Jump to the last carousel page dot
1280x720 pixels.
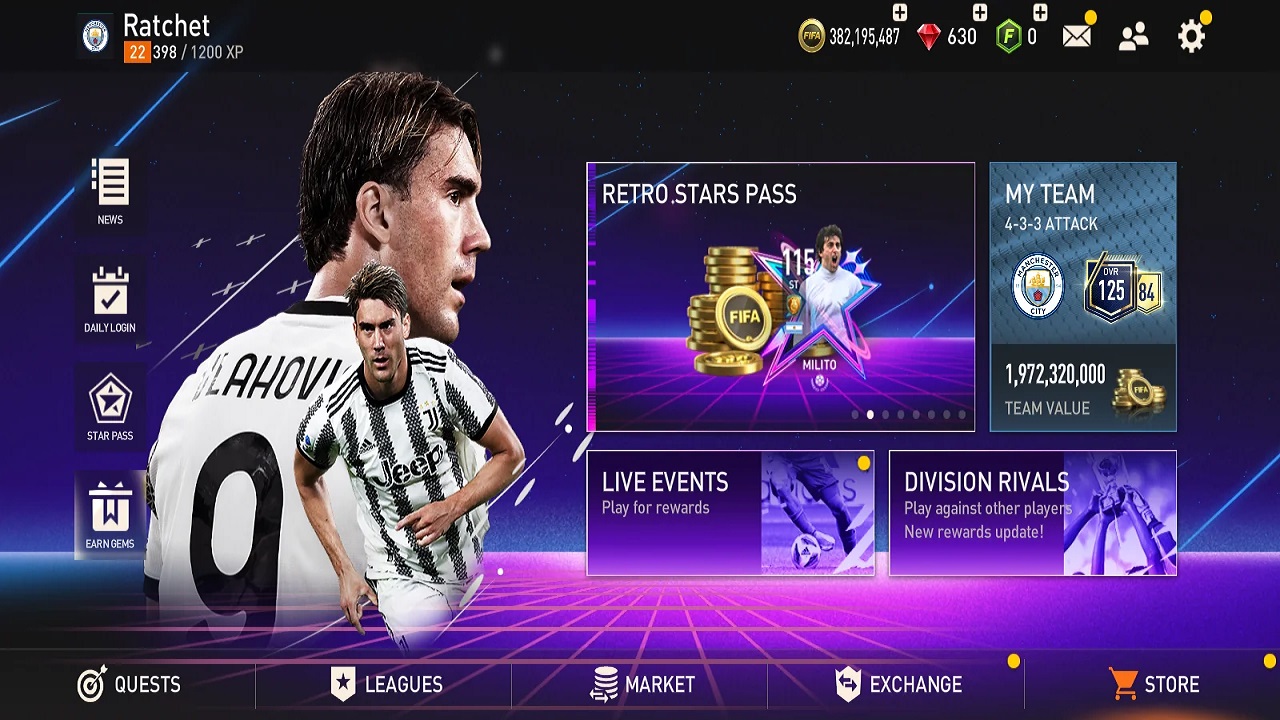coord(961,414)
